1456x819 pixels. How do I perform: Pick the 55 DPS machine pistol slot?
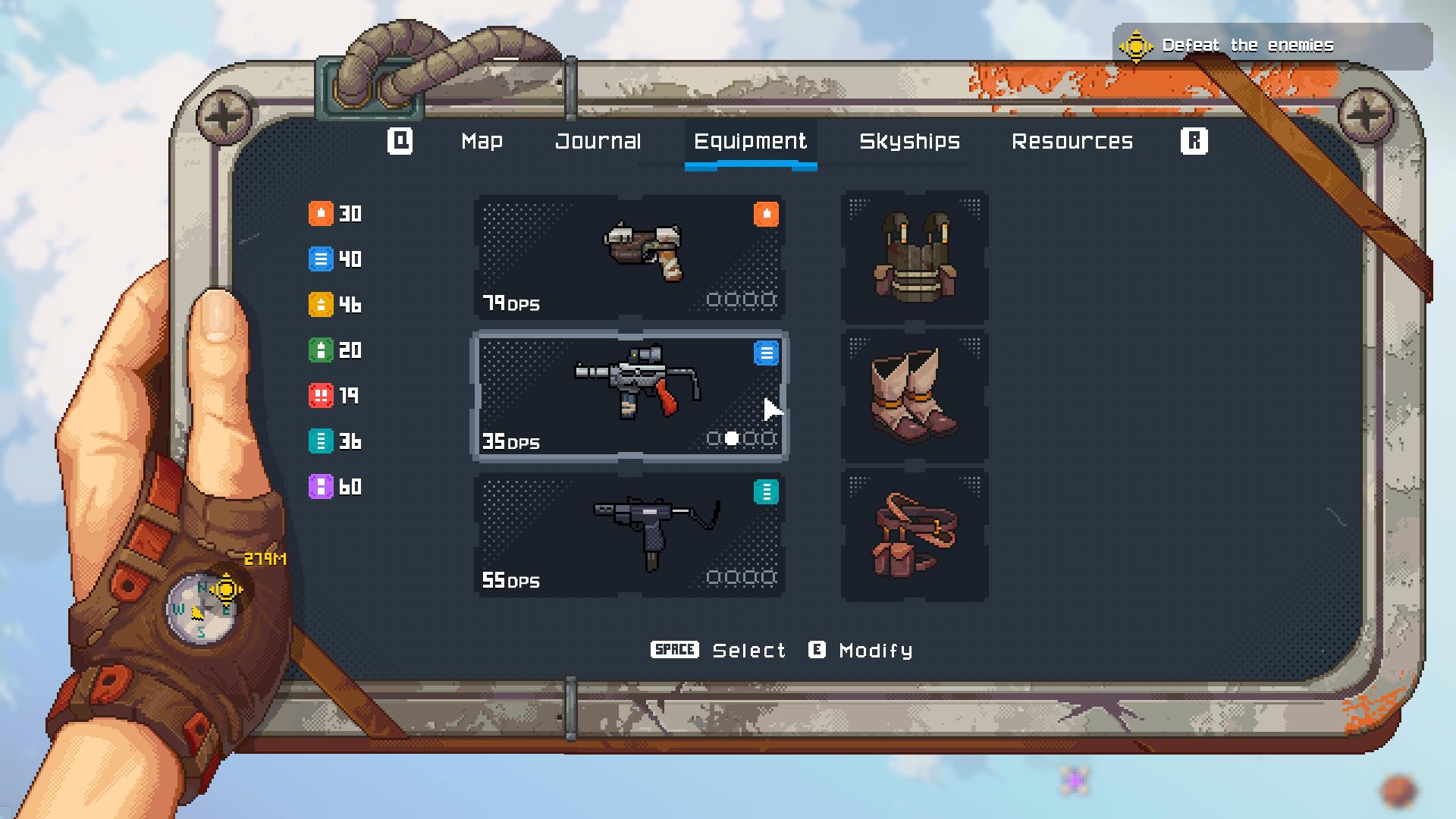click(629, 535)
